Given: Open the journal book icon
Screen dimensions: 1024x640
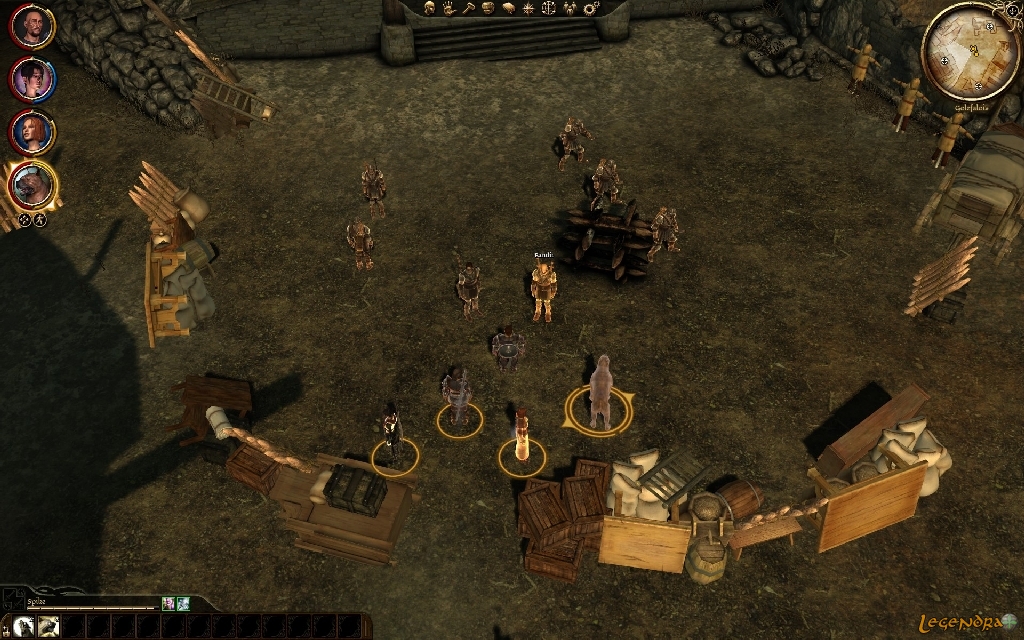Looking at the screenshot, I should click(508, 8).
